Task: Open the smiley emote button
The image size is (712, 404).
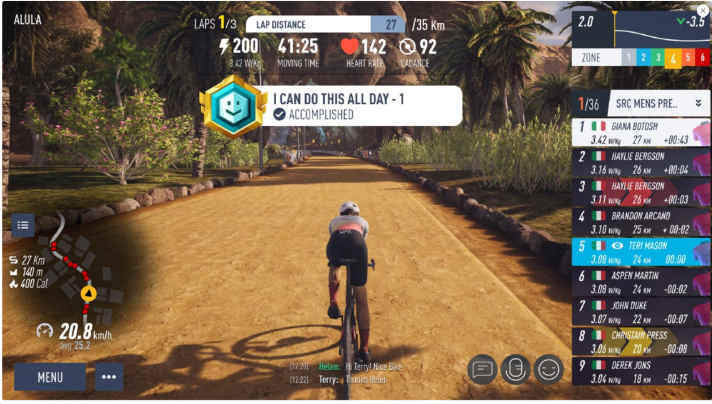Action: point(548,369)
